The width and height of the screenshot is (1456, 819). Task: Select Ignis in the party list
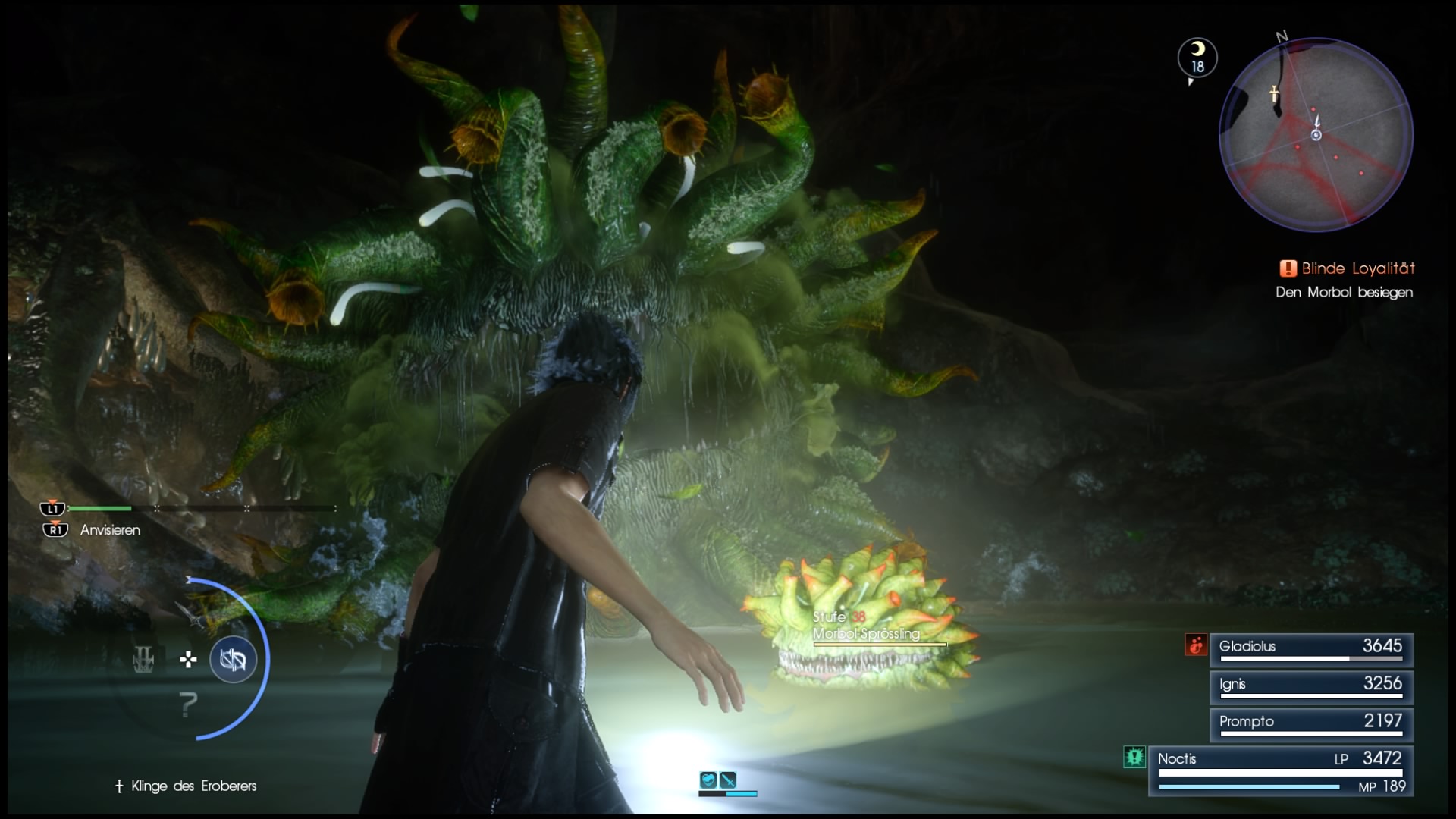(1310, 686)
